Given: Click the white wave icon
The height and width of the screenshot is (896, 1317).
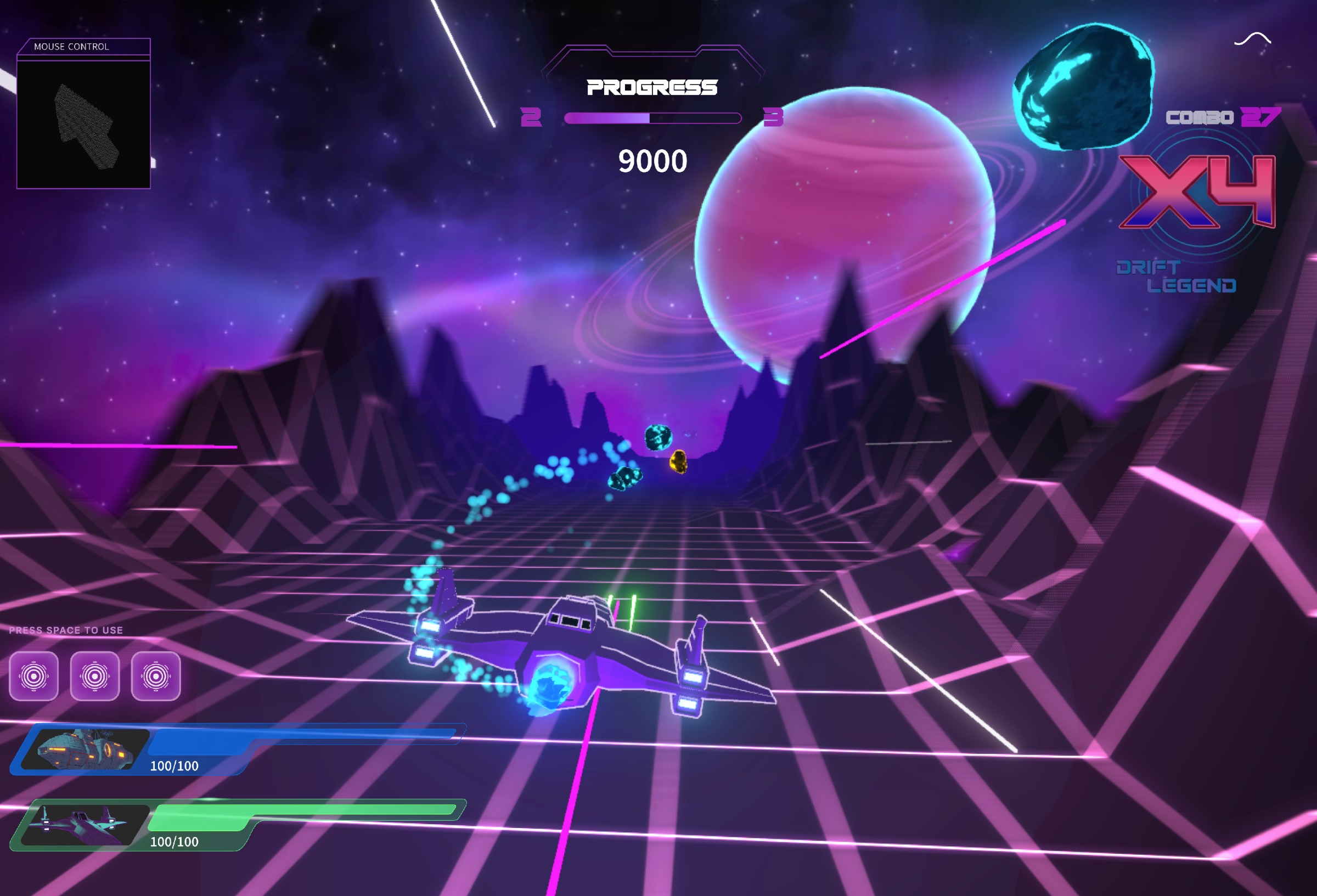Looking at the screenshot, I should (1252, 39).
